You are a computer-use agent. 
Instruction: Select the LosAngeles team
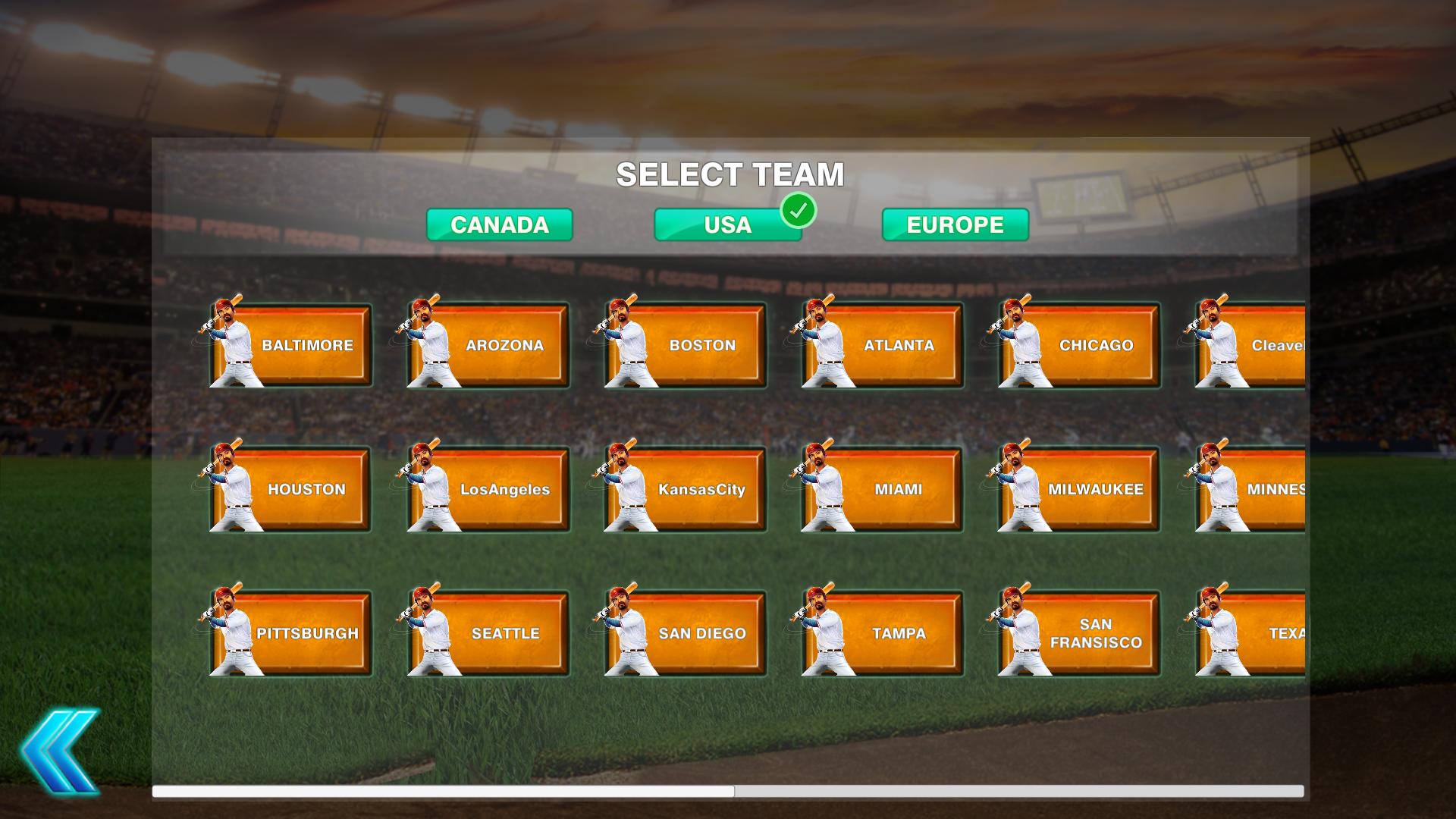(504, 489)
